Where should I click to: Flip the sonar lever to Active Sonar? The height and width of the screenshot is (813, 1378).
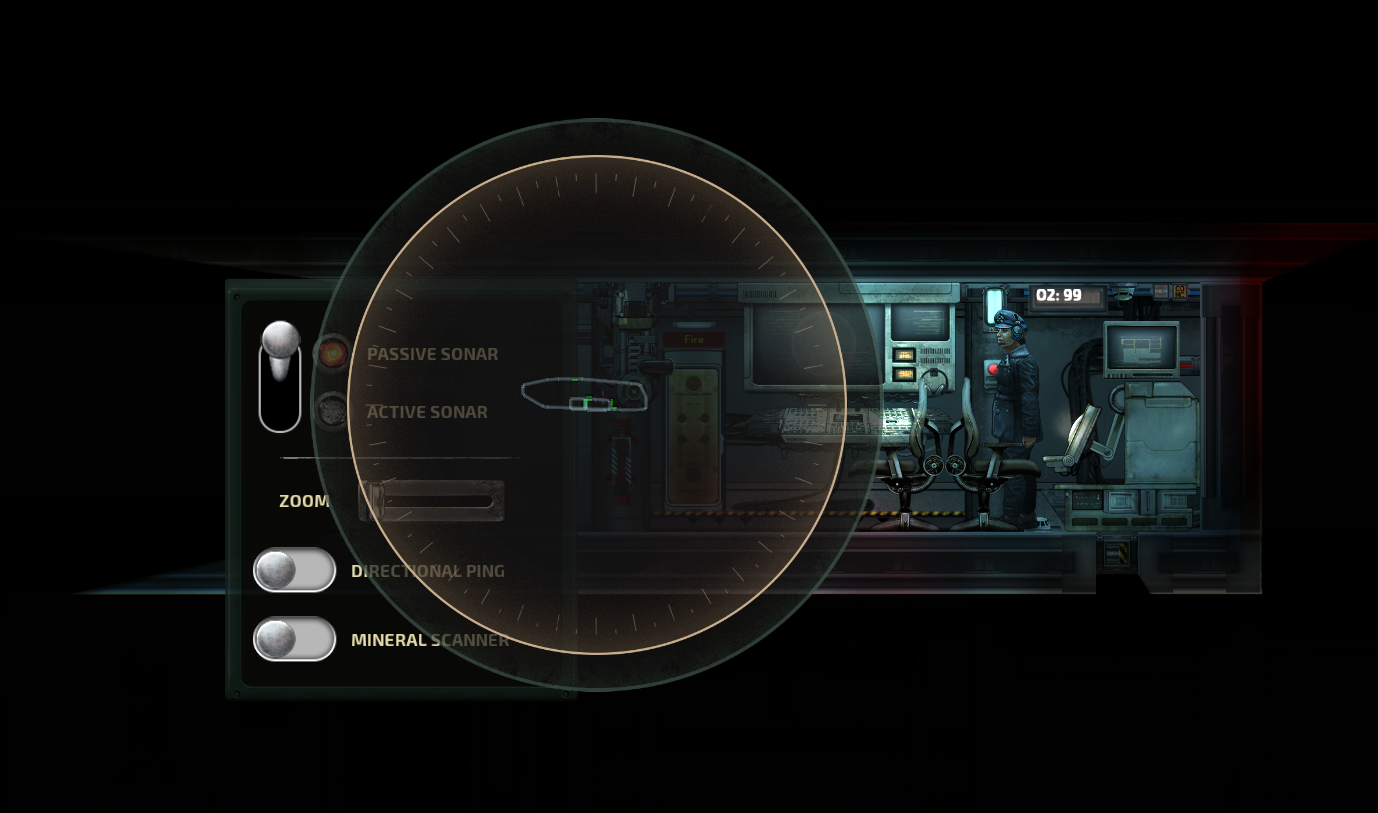[x=281, y=412]
